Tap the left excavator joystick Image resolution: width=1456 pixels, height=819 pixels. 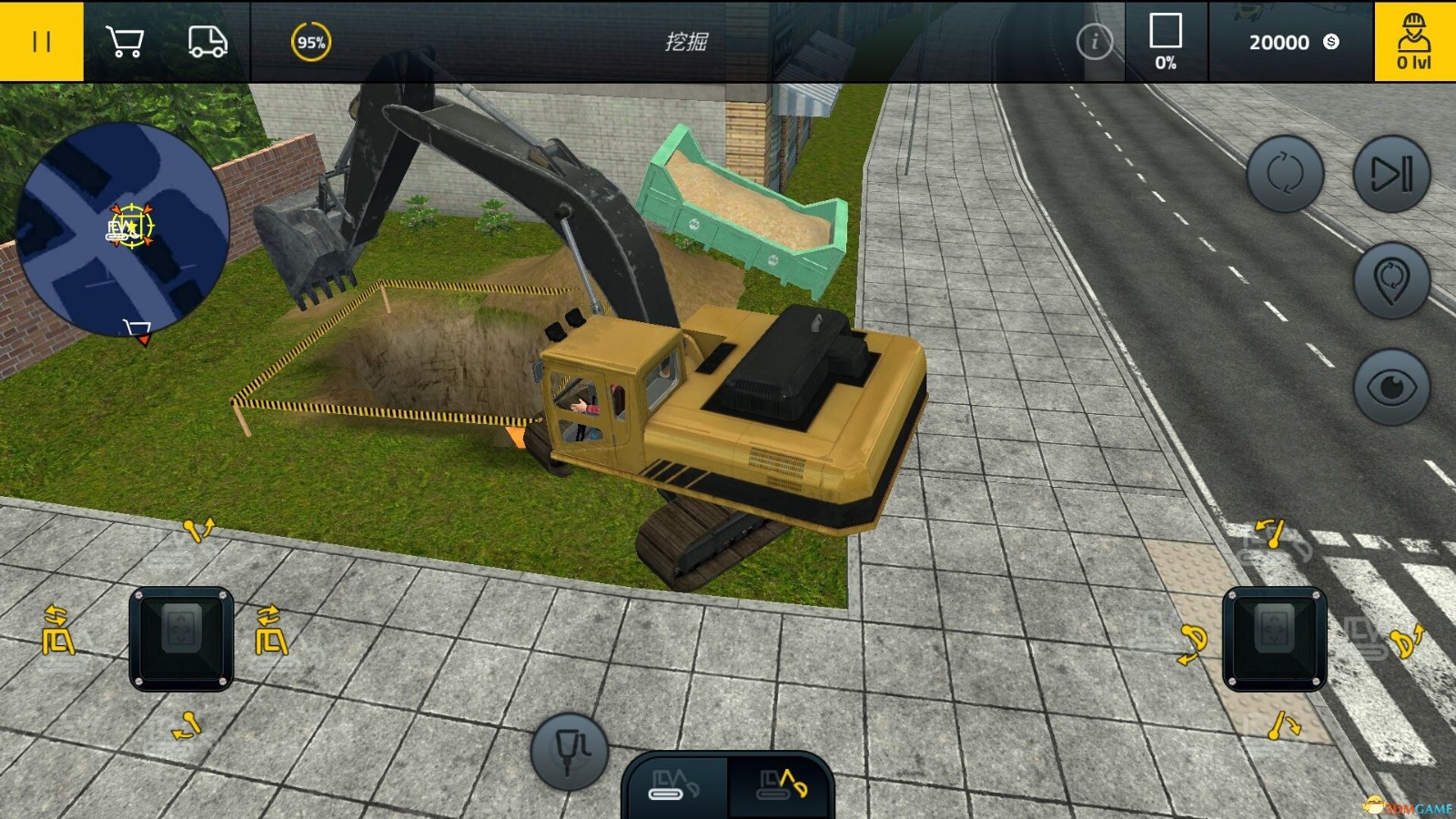181,638
